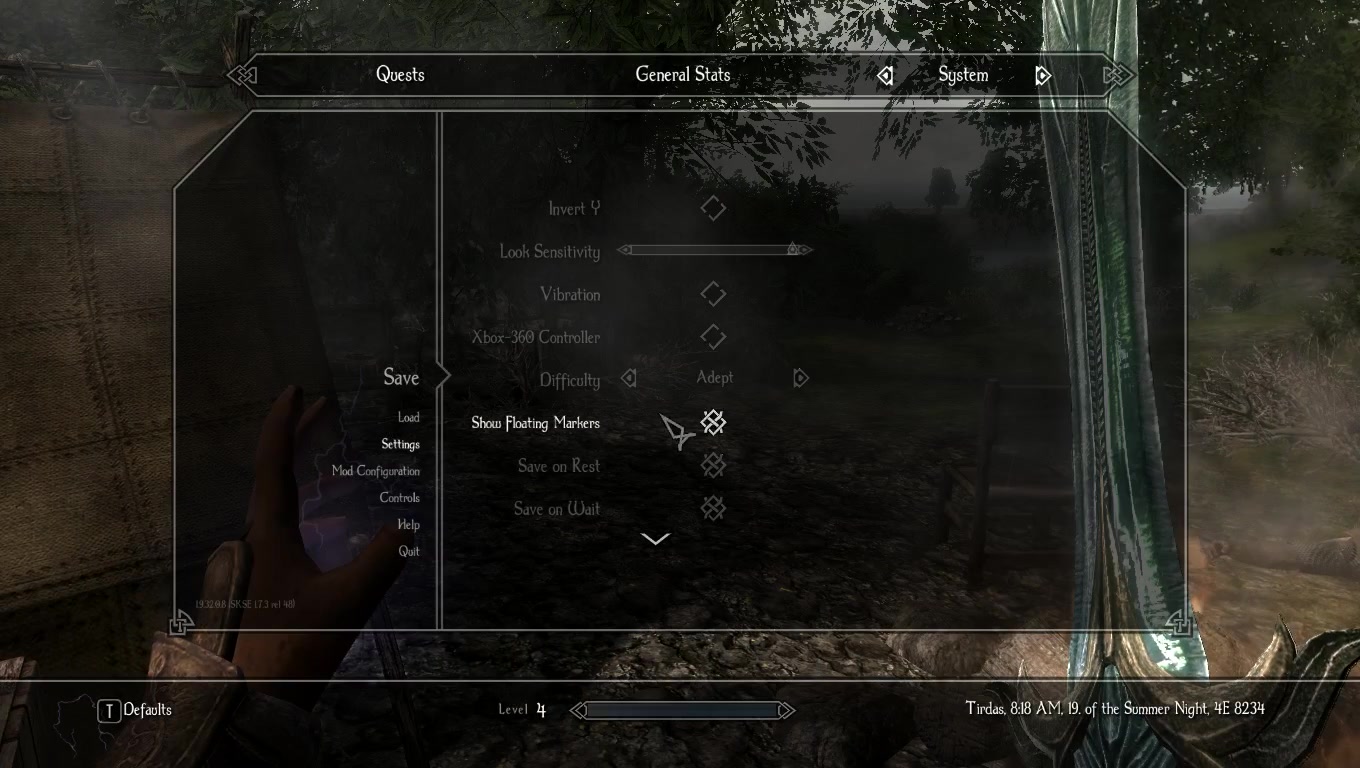Enable the Xbox-360 Controller checkbox
Screen dimensions: 1360x768
pos(713,337)
